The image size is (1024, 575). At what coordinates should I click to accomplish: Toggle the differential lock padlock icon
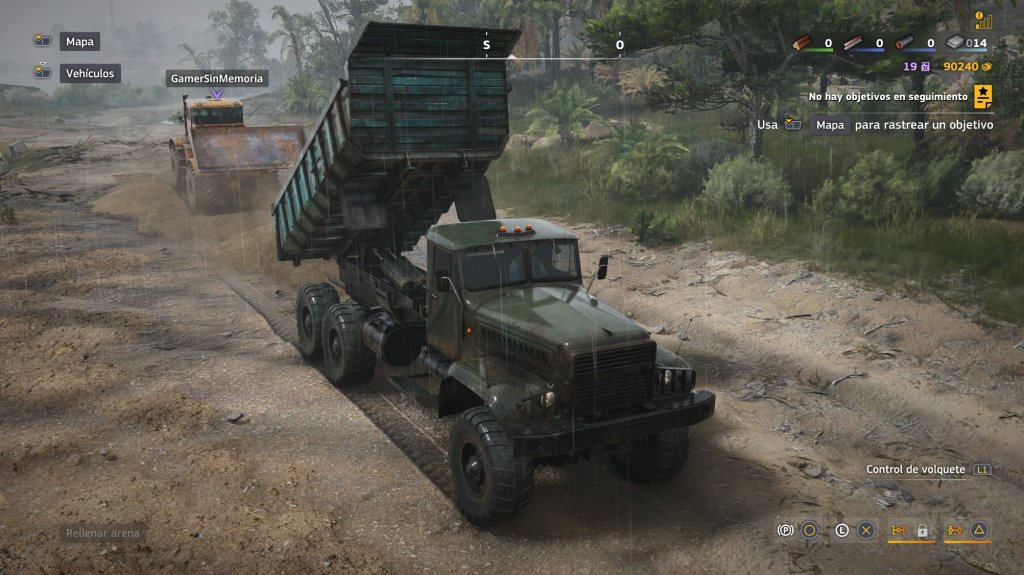922,530
